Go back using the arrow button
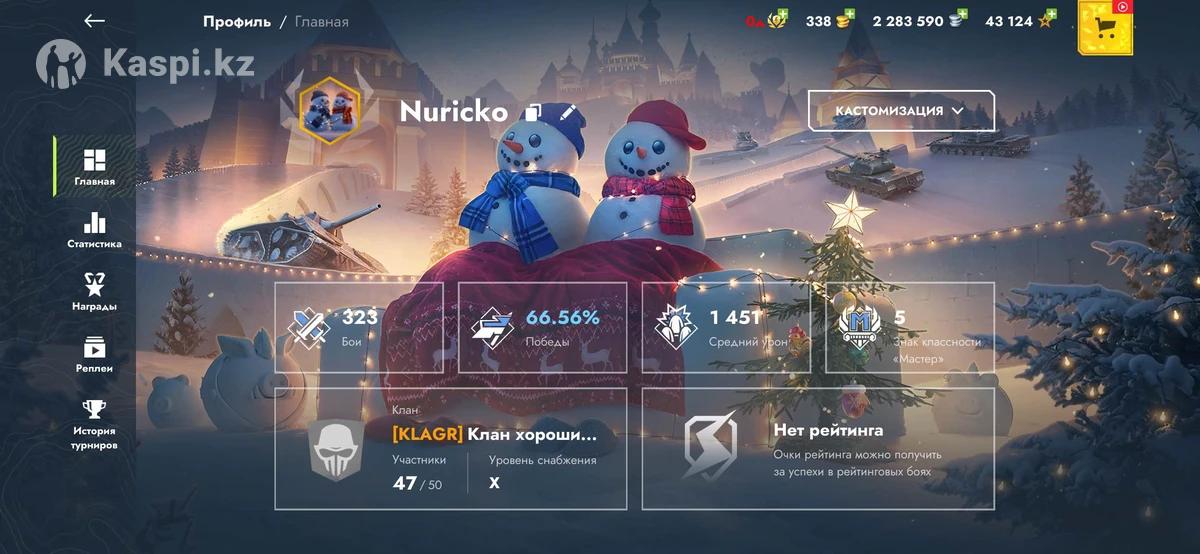The width and height of the screenshot is (1200, 554). coord(95,21)
